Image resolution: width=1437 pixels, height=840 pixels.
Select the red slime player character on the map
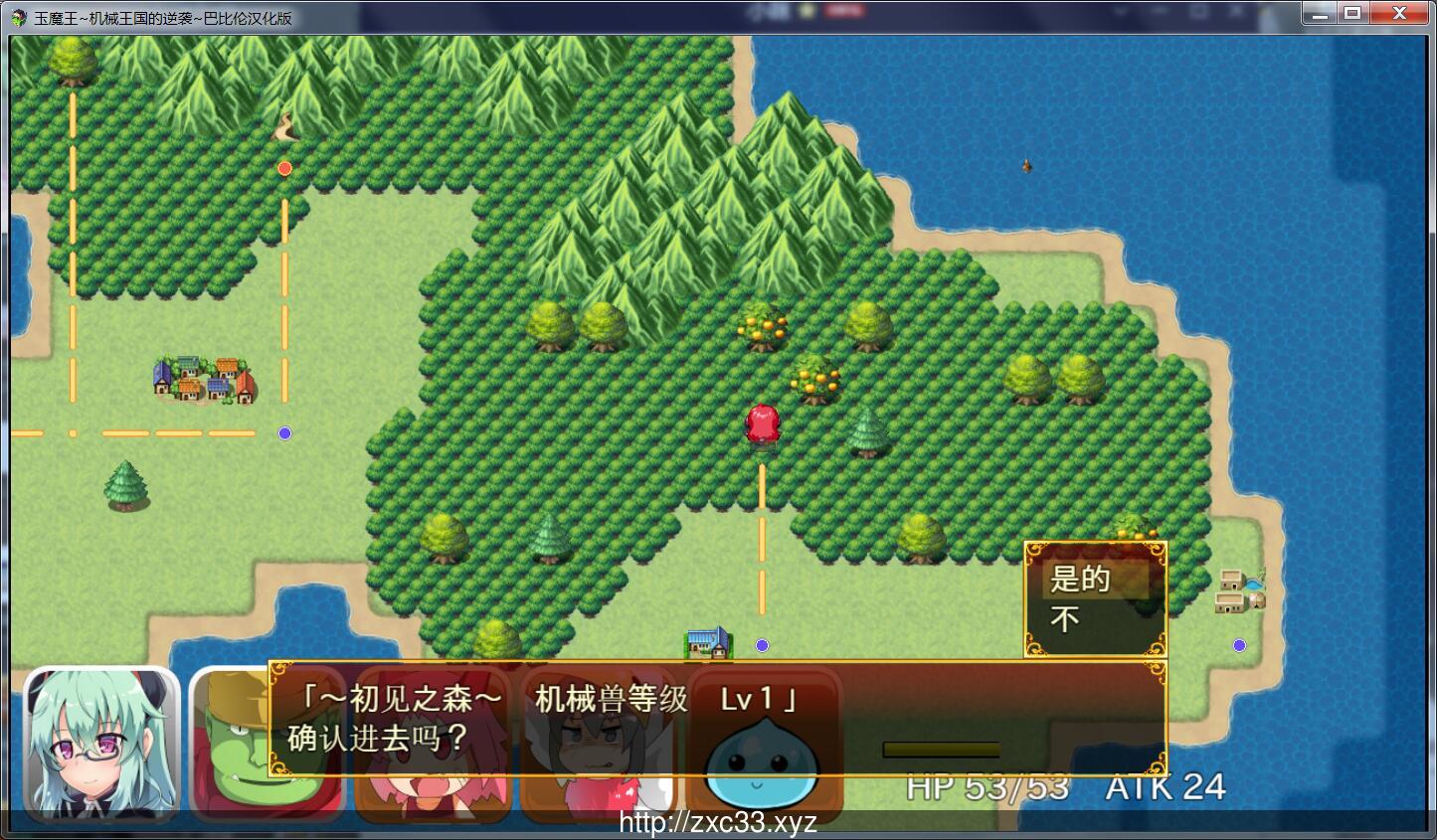tap(761, 422)
